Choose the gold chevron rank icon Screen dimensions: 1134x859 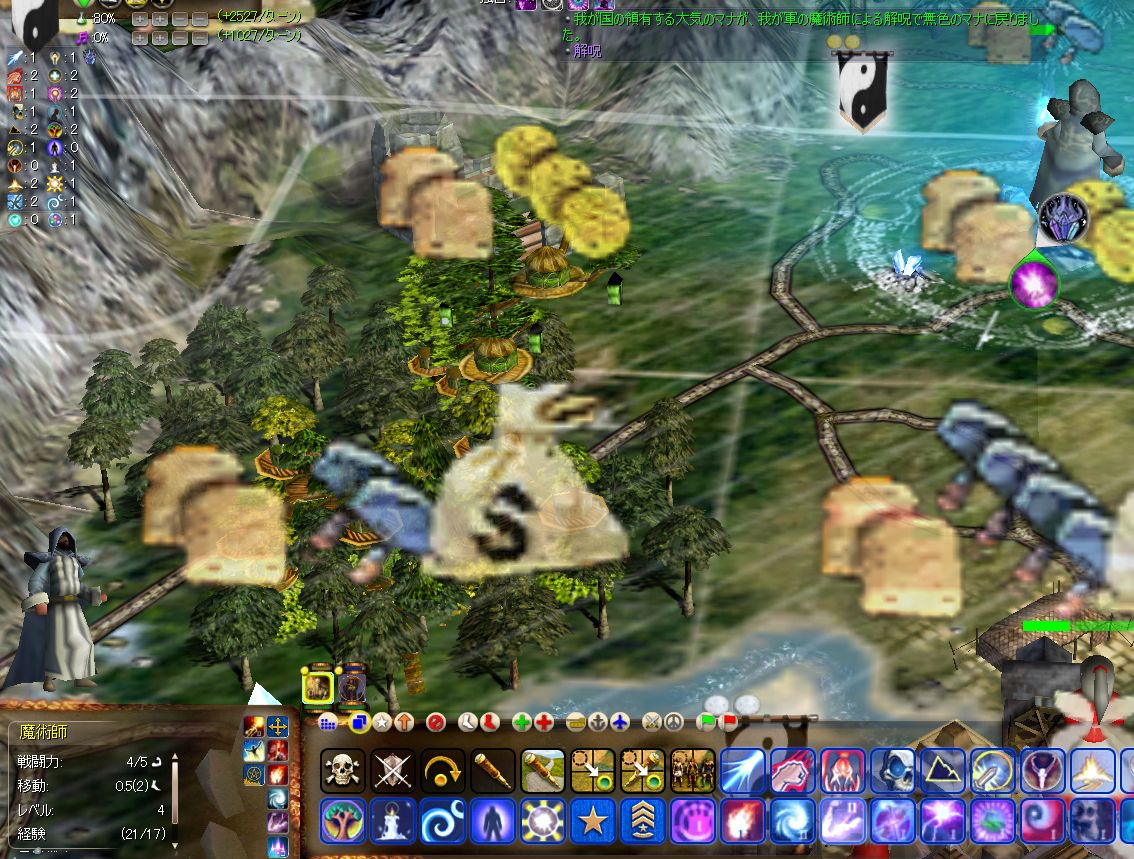pos(643,820)
